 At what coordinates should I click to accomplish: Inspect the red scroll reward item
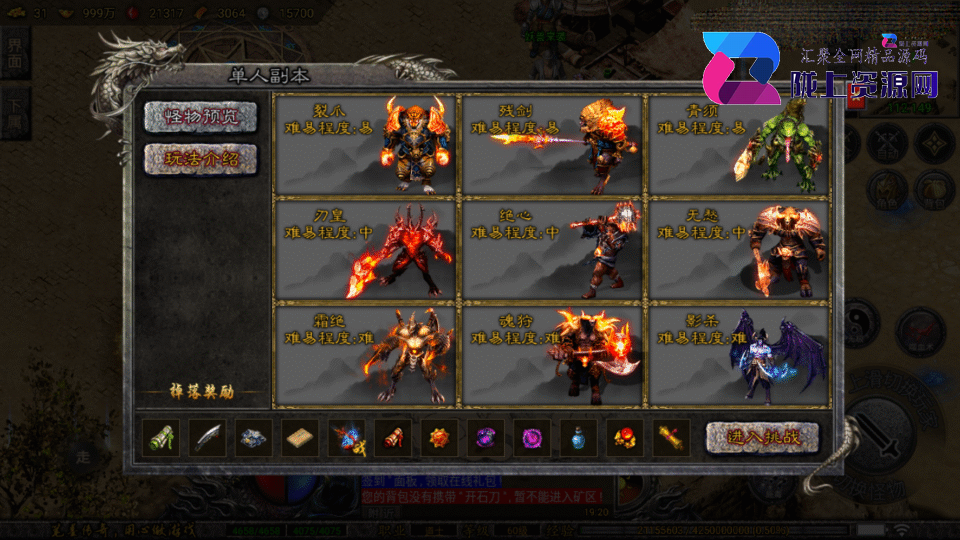coord(392,438)
